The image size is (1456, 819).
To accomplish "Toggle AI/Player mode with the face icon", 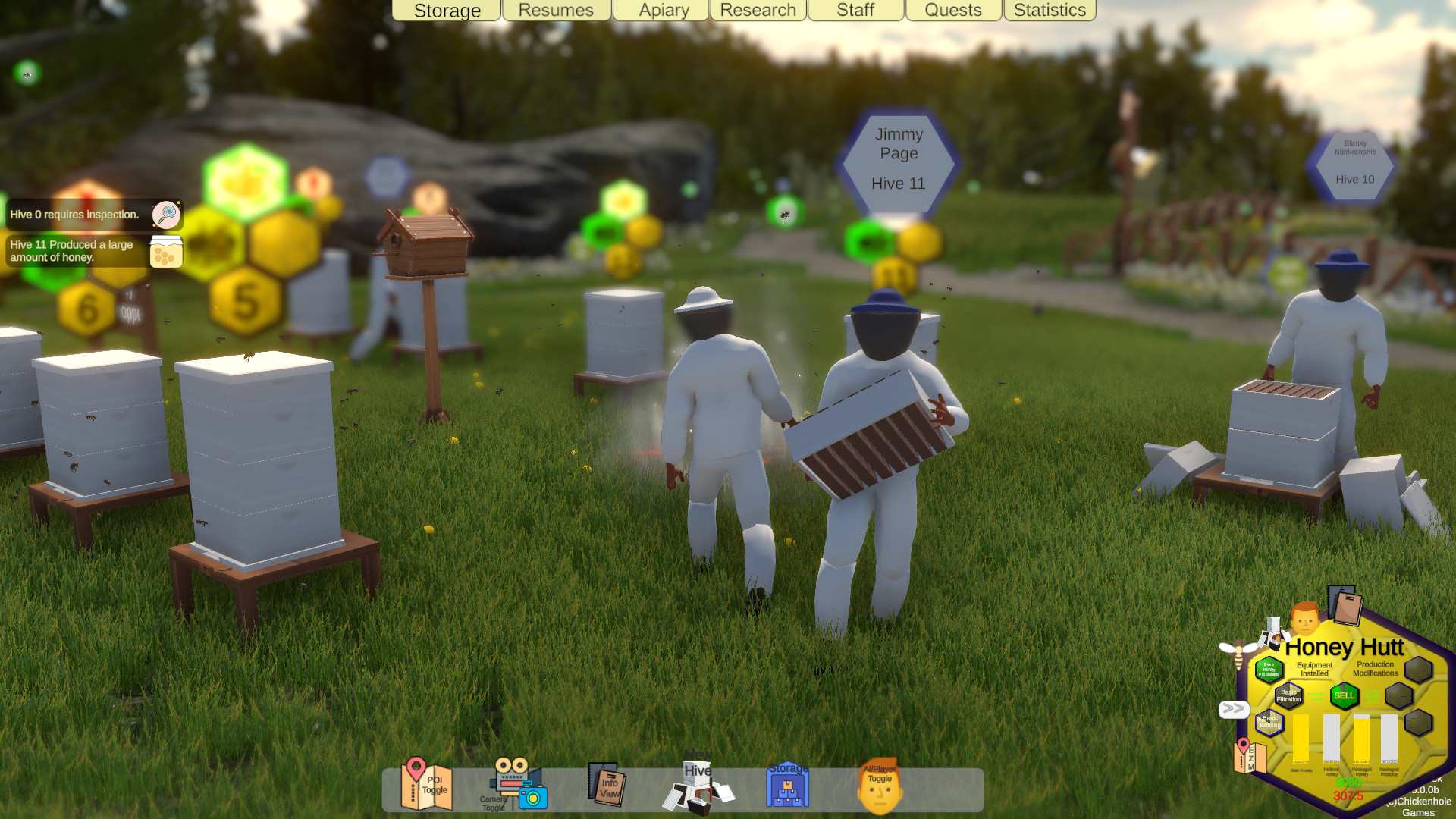I will pyautogui.click(x=880, y=789).
